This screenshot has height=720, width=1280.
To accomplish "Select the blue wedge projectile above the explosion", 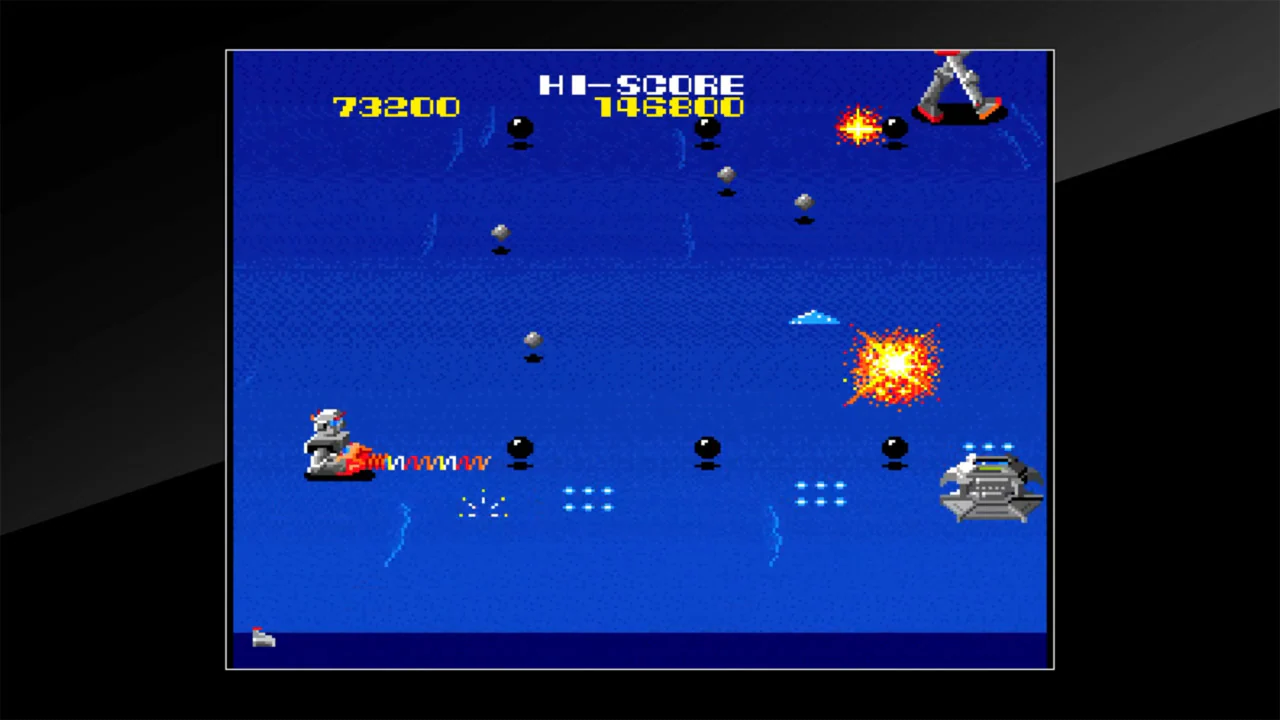I will pos(812,318).
